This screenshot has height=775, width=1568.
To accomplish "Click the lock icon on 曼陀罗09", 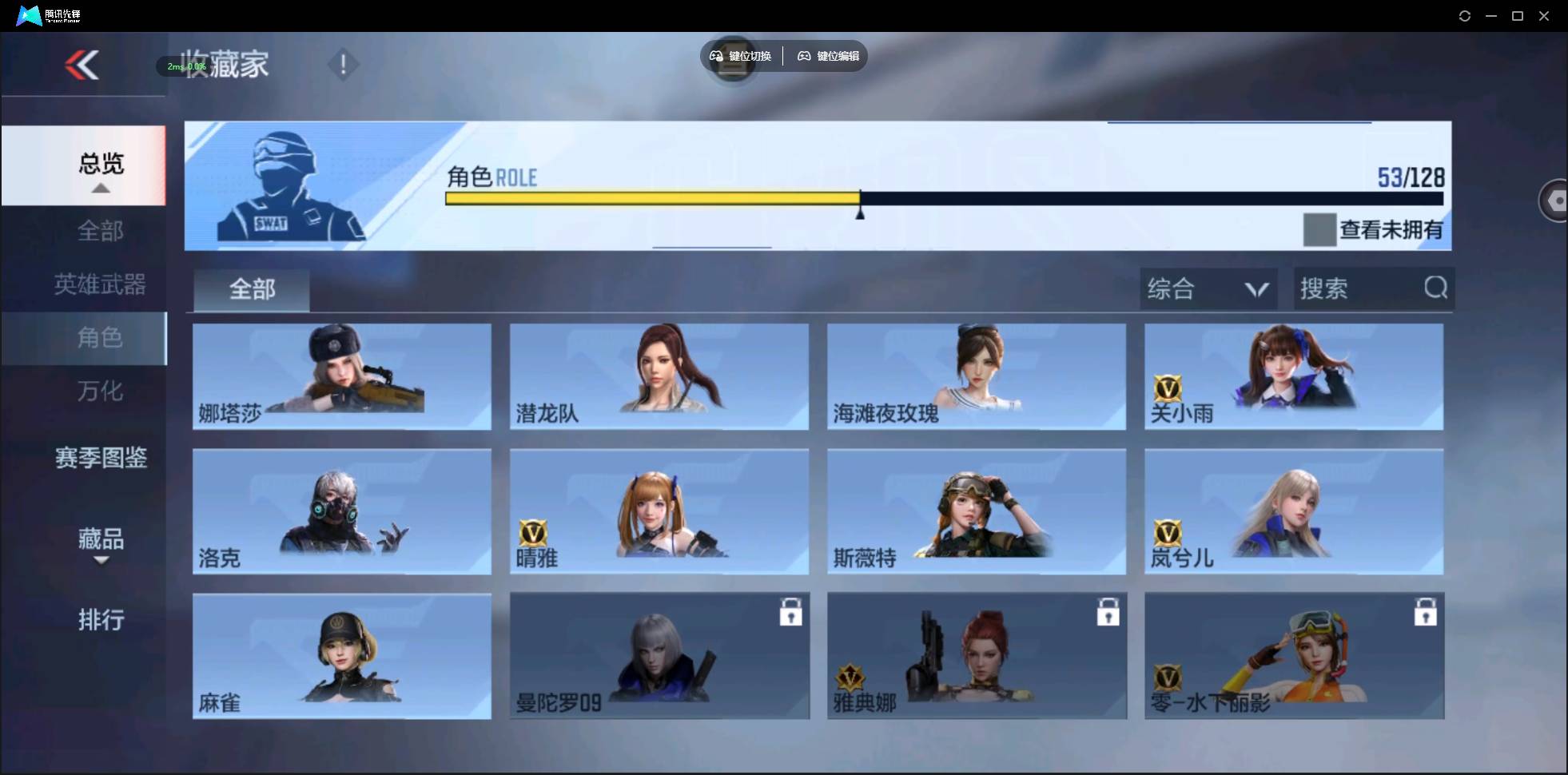I will pos(791,612).
